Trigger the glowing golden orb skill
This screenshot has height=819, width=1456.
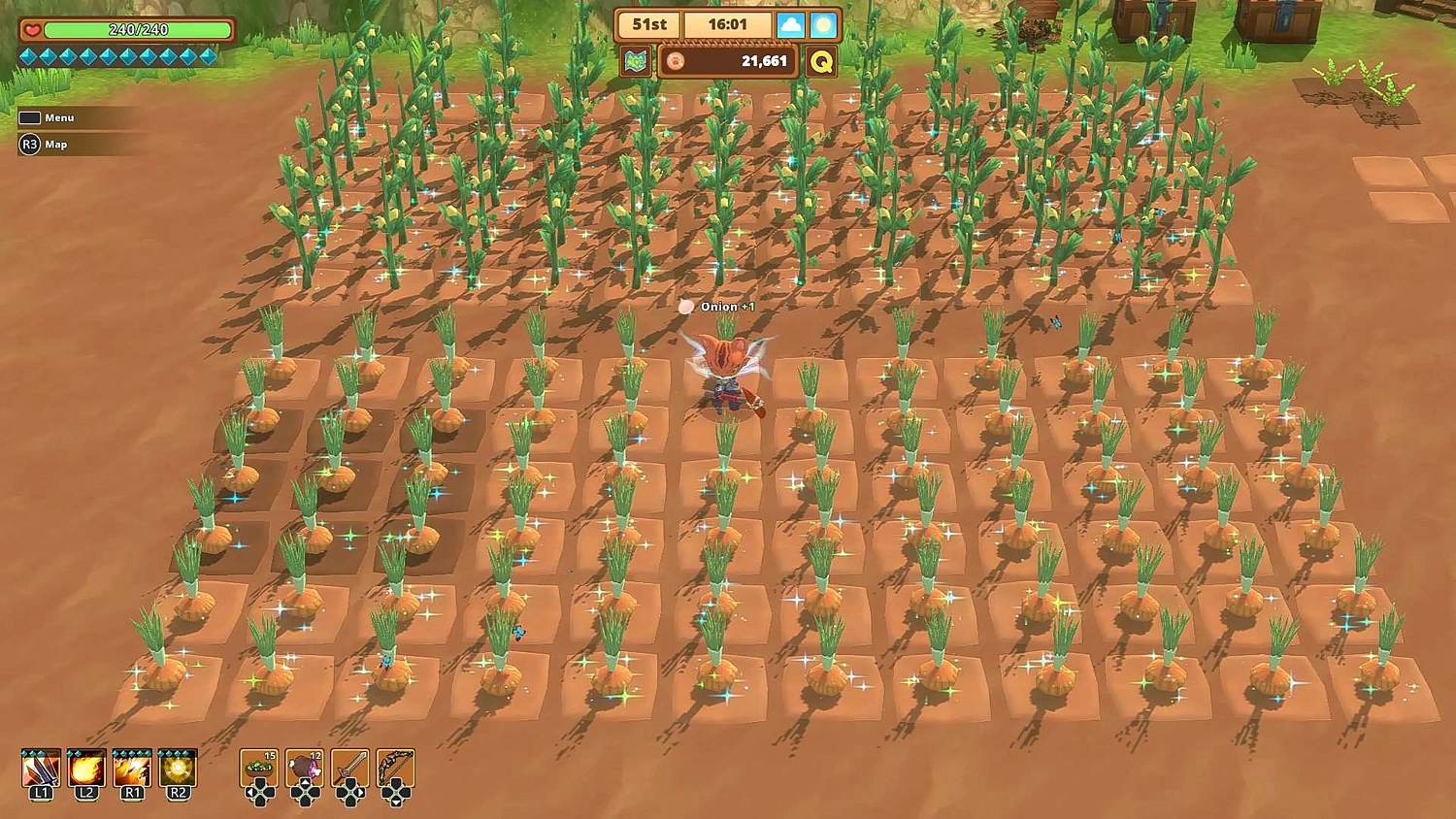click(x=178, y=769)
